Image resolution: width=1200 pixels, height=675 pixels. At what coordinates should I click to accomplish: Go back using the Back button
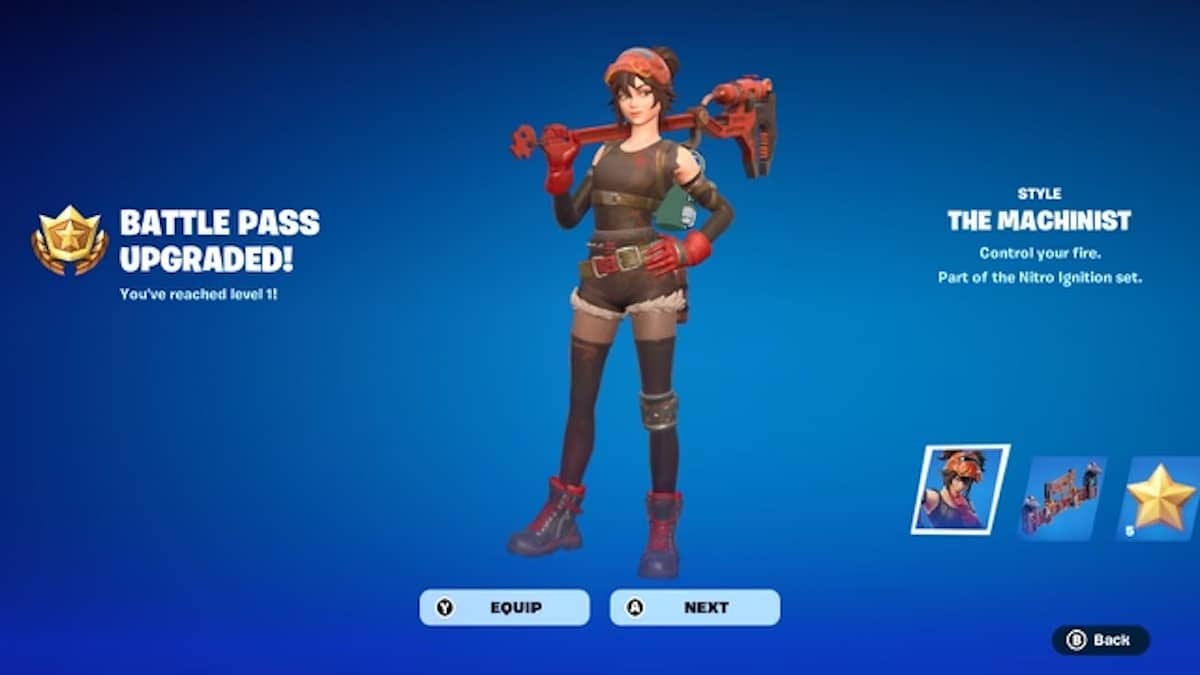[x=1100, y=640]
